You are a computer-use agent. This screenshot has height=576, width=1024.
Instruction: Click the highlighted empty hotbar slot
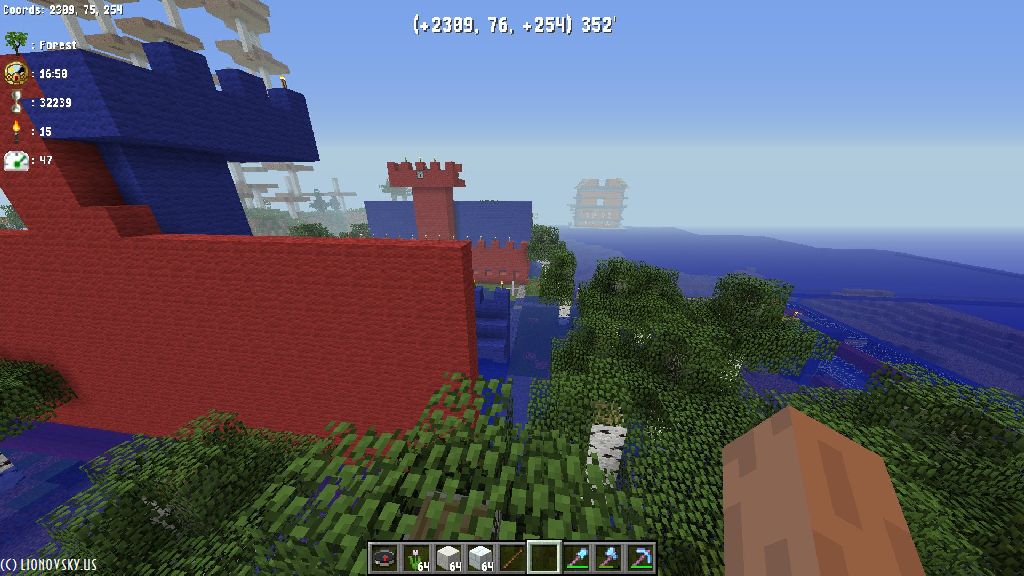click(544, 558)
